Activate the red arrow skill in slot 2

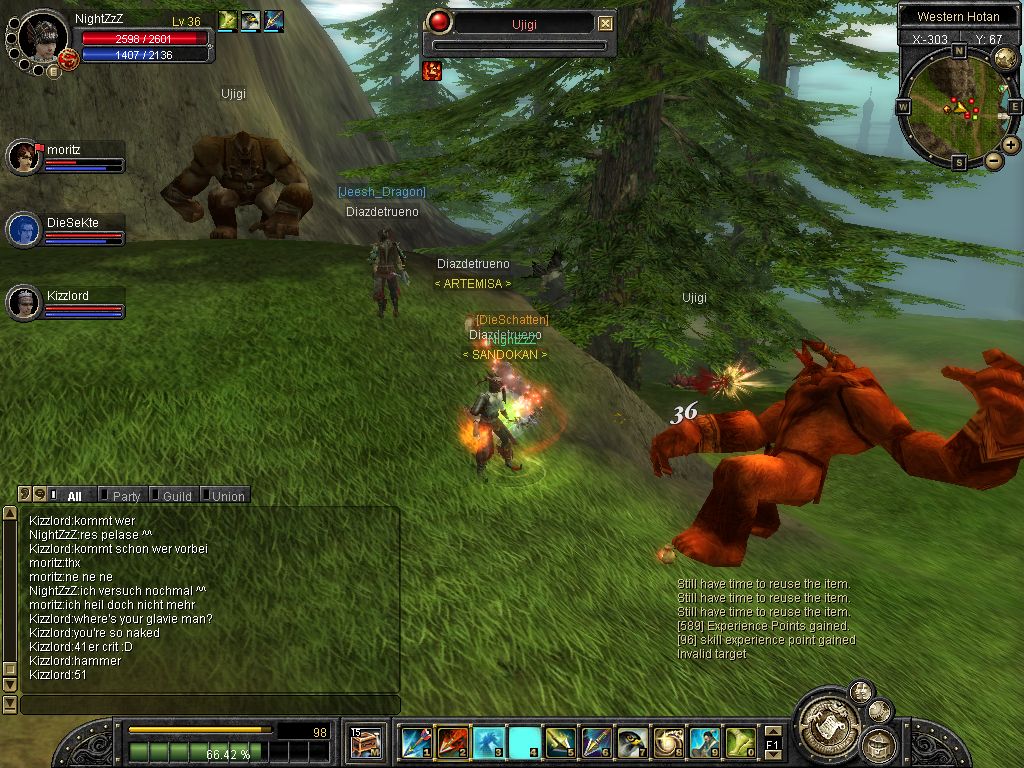451,743
